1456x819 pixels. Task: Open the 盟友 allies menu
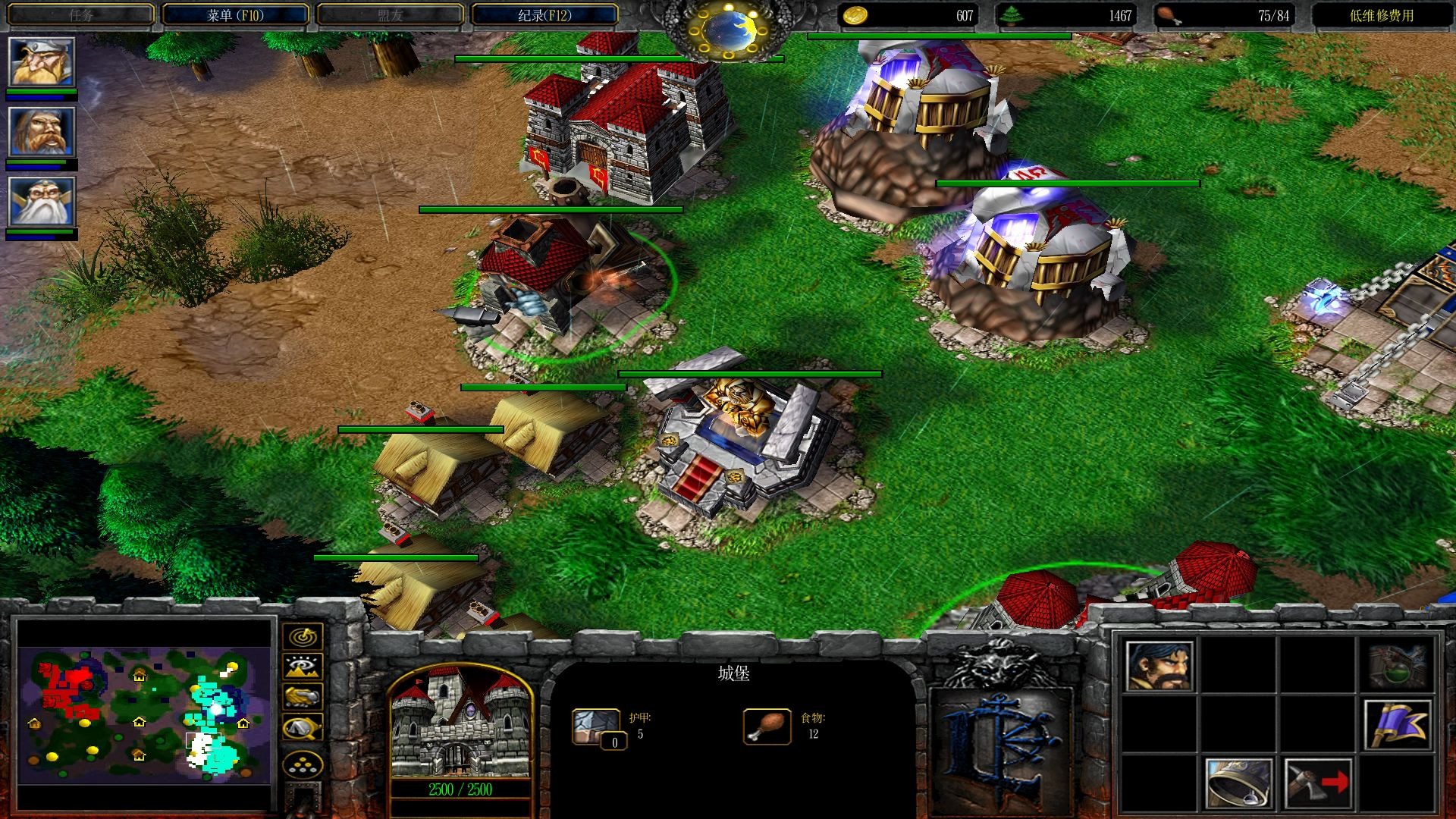[390, 15]
